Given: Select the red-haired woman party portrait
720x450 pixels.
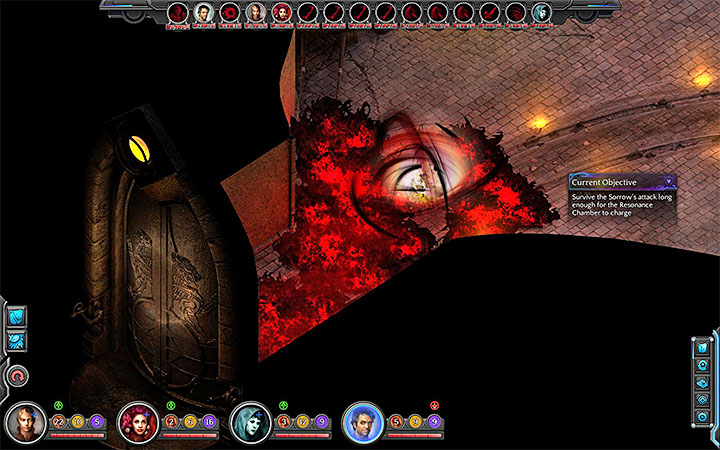Looking at the screenshot, I should (137, 423).
